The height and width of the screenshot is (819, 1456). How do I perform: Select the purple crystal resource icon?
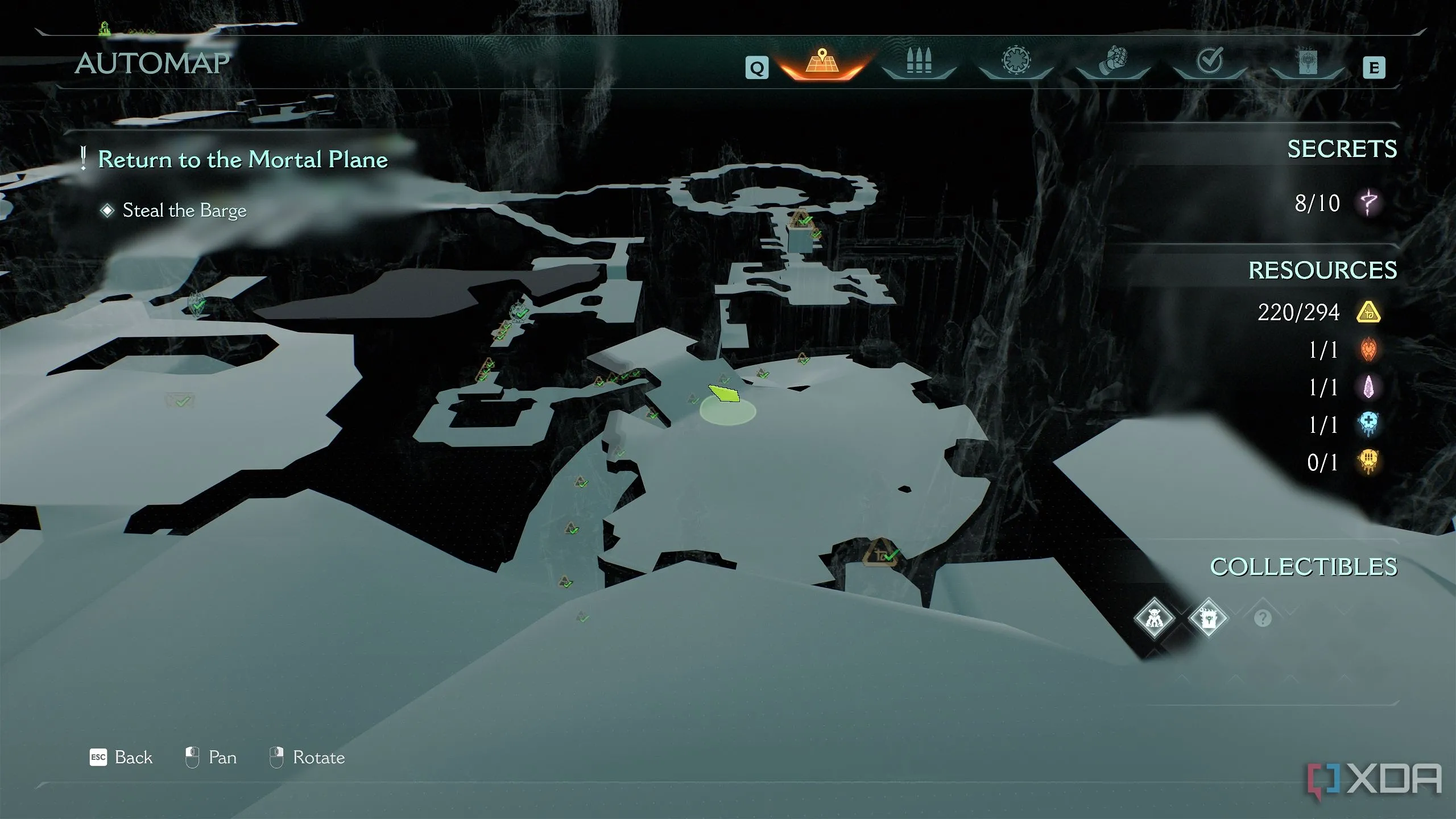pos(1368,387)
